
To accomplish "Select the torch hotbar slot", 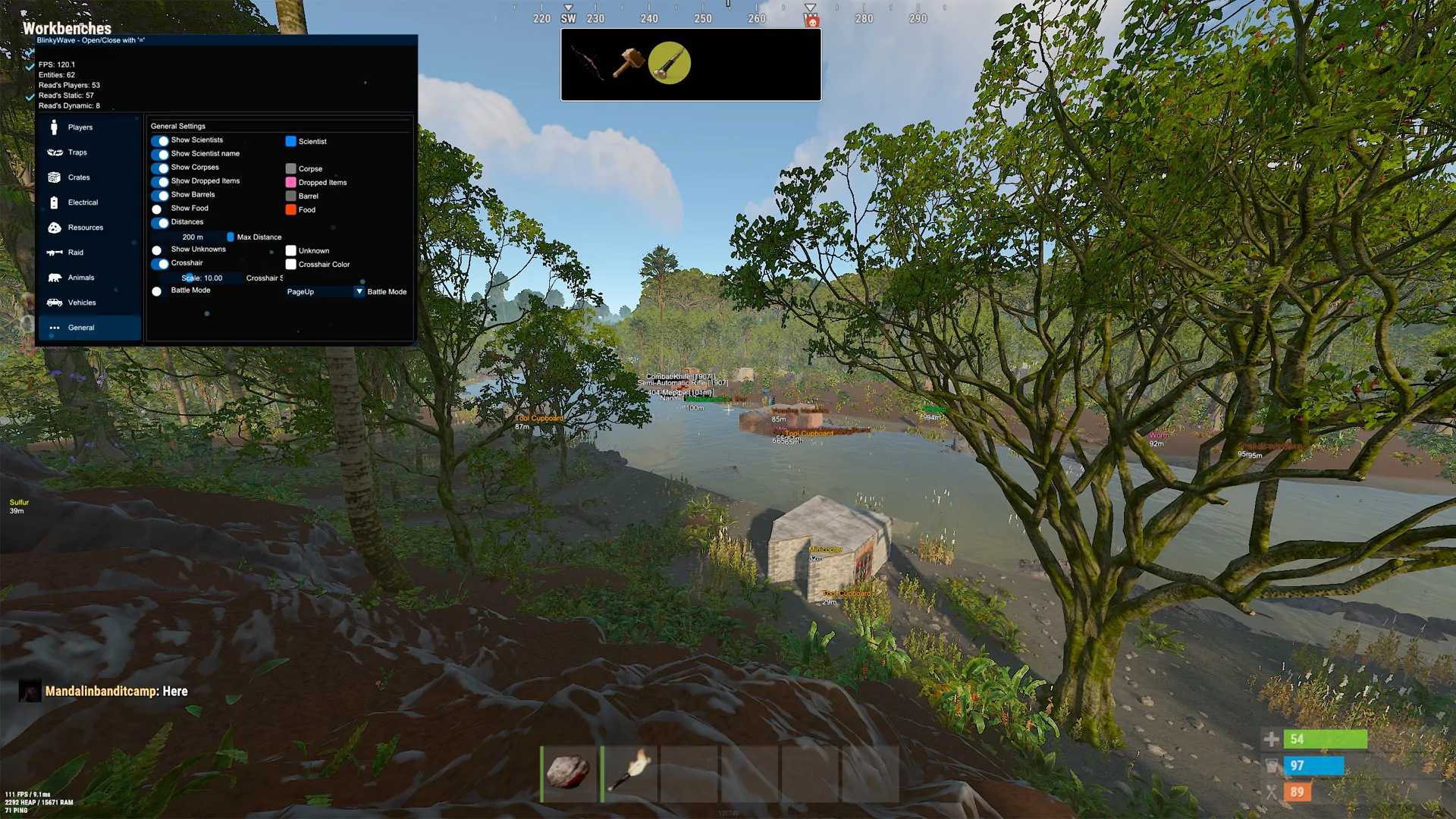I will point(629,773).
